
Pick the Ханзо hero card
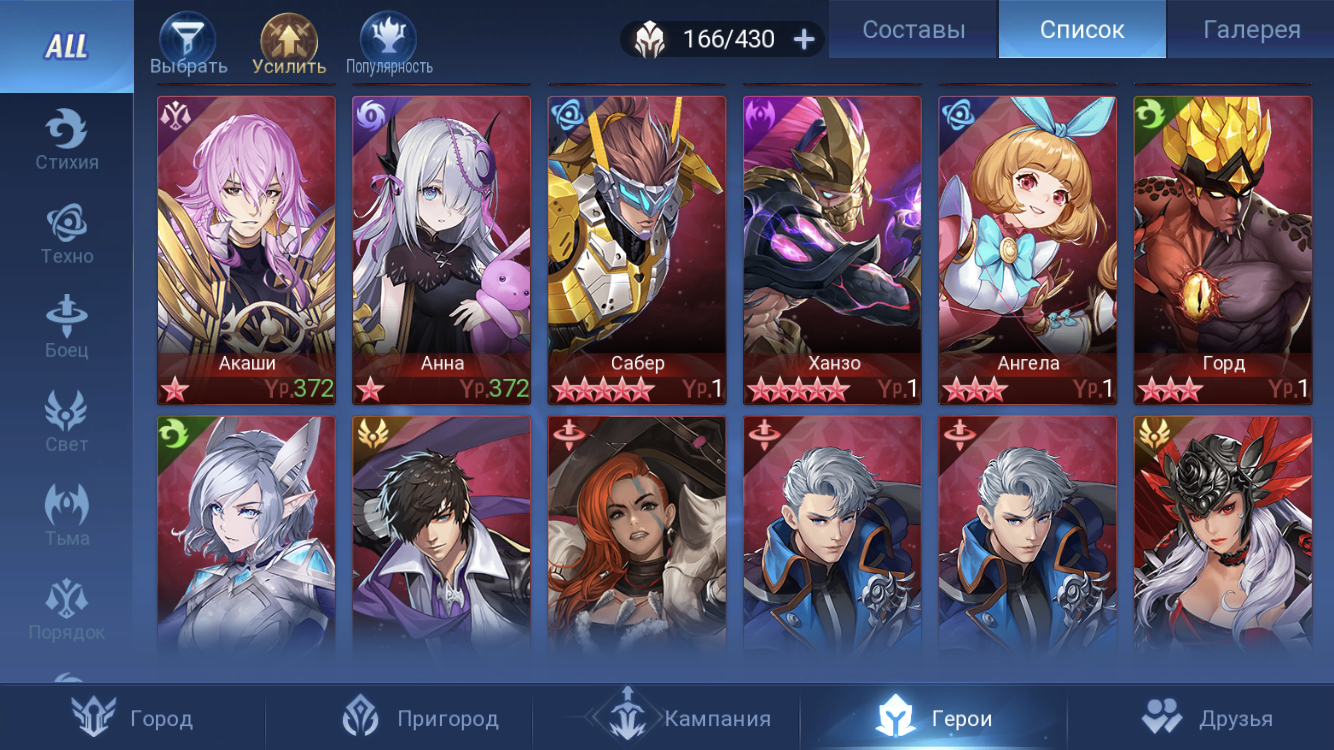pyautogui.click(x=832, y=250)
